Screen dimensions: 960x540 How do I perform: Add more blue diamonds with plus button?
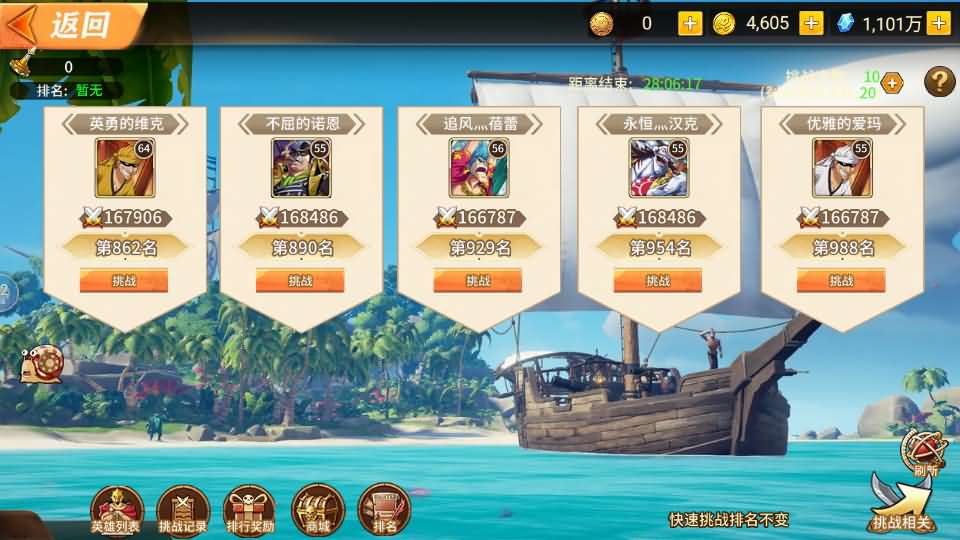[x=938, y=23]
